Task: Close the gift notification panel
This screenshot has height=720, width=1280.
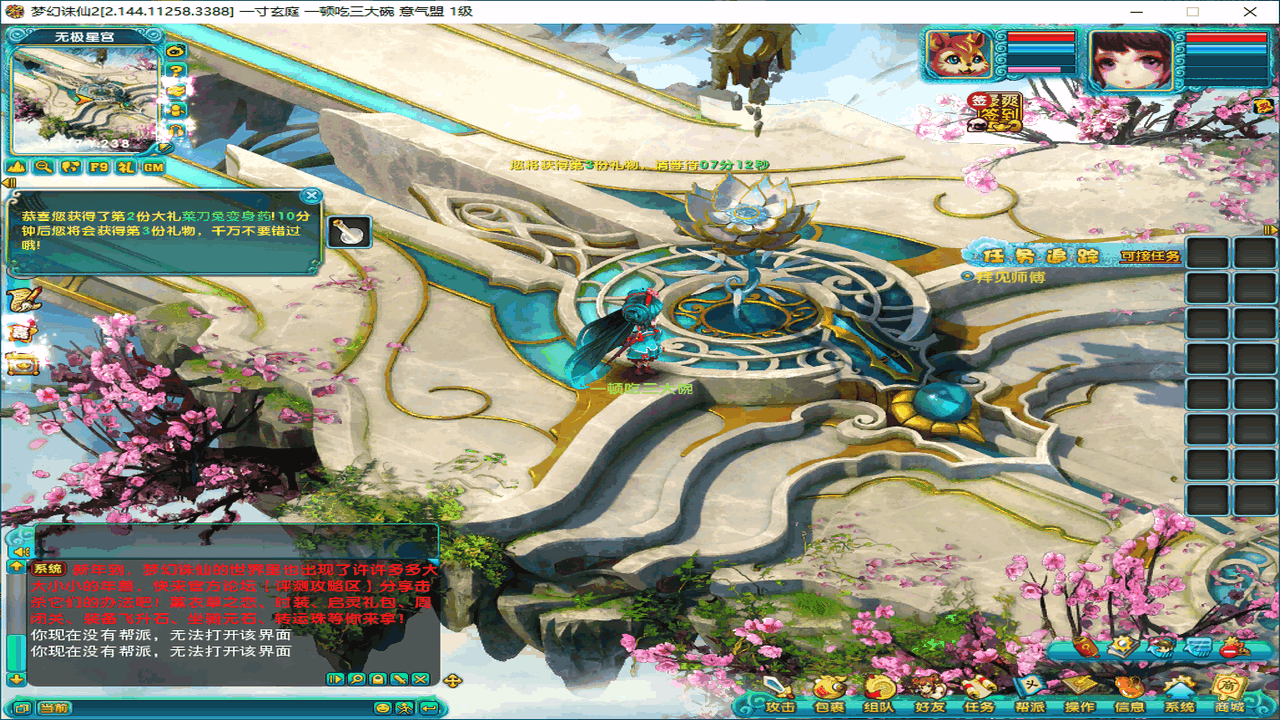Action: [x=312, y=196]
